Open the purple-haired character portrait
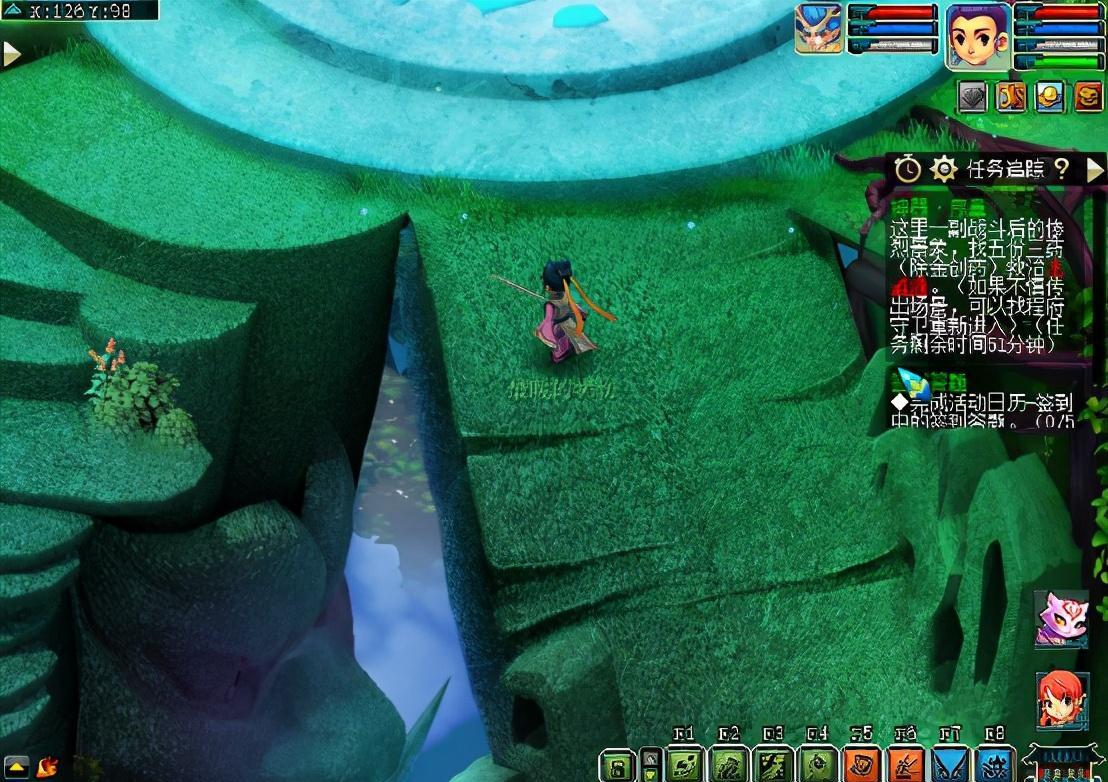The height and width of the screenshot is (782, 1108). point(979,35)
